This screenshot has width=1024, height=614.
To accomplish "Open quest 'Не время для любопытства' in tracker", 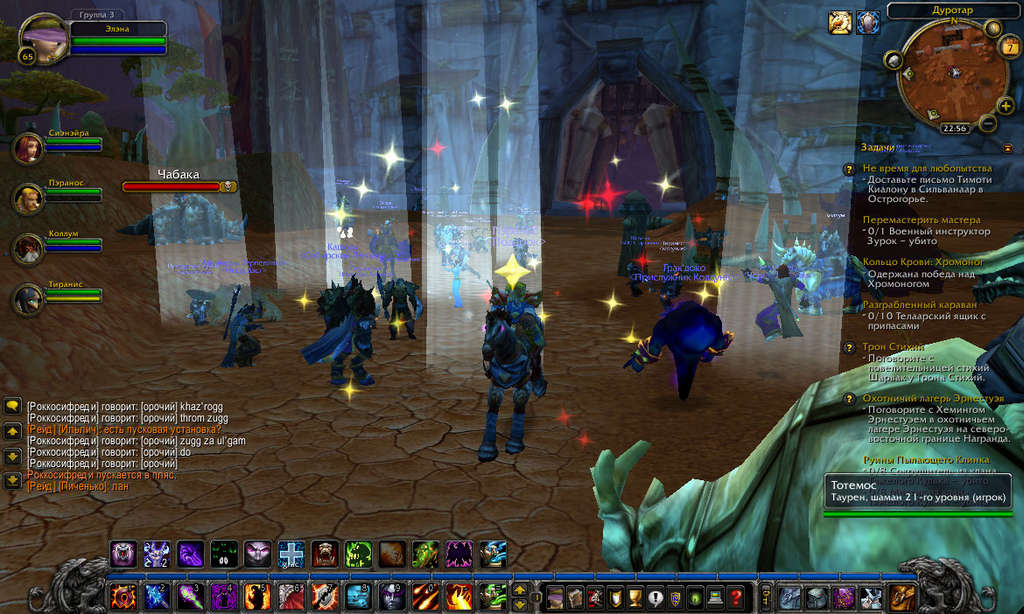I will pyautogui.click(x=927, y=168).
